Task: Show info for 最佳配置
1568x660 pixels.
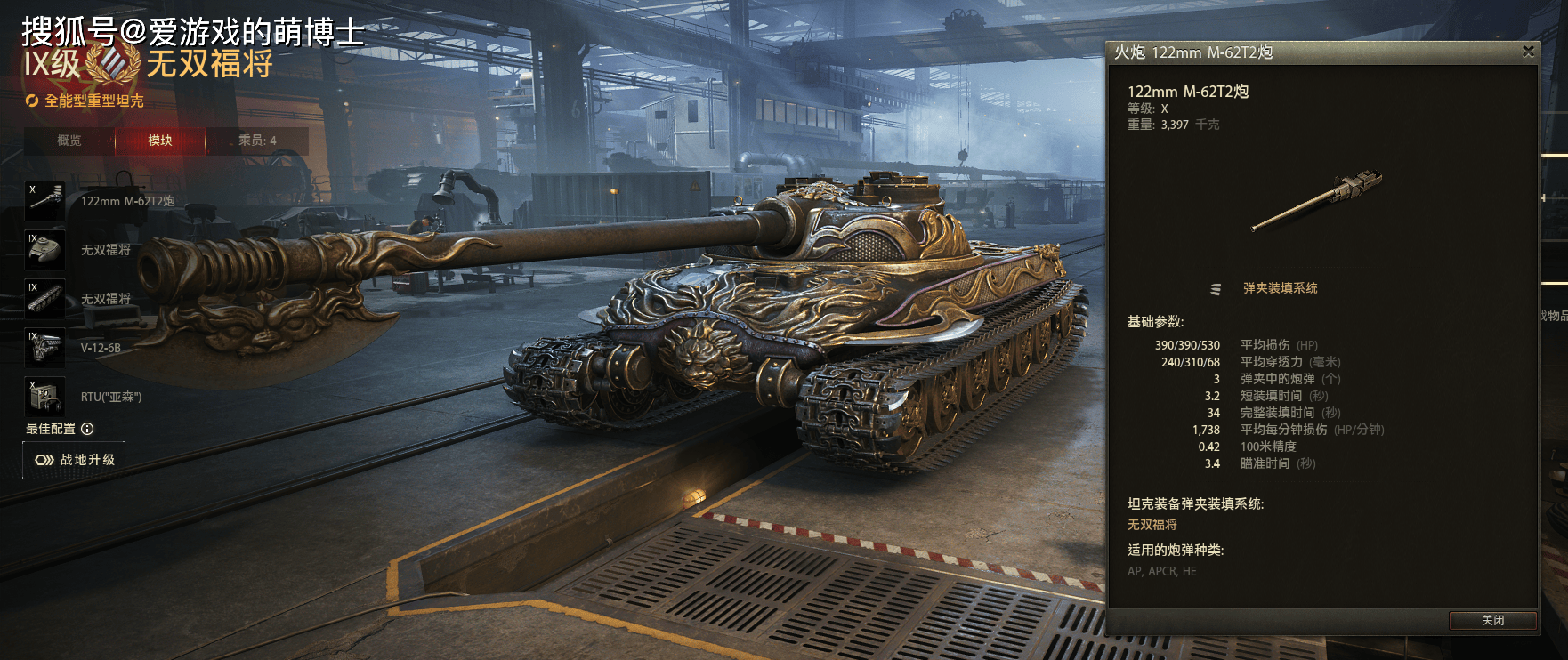Action: (87, 429)
